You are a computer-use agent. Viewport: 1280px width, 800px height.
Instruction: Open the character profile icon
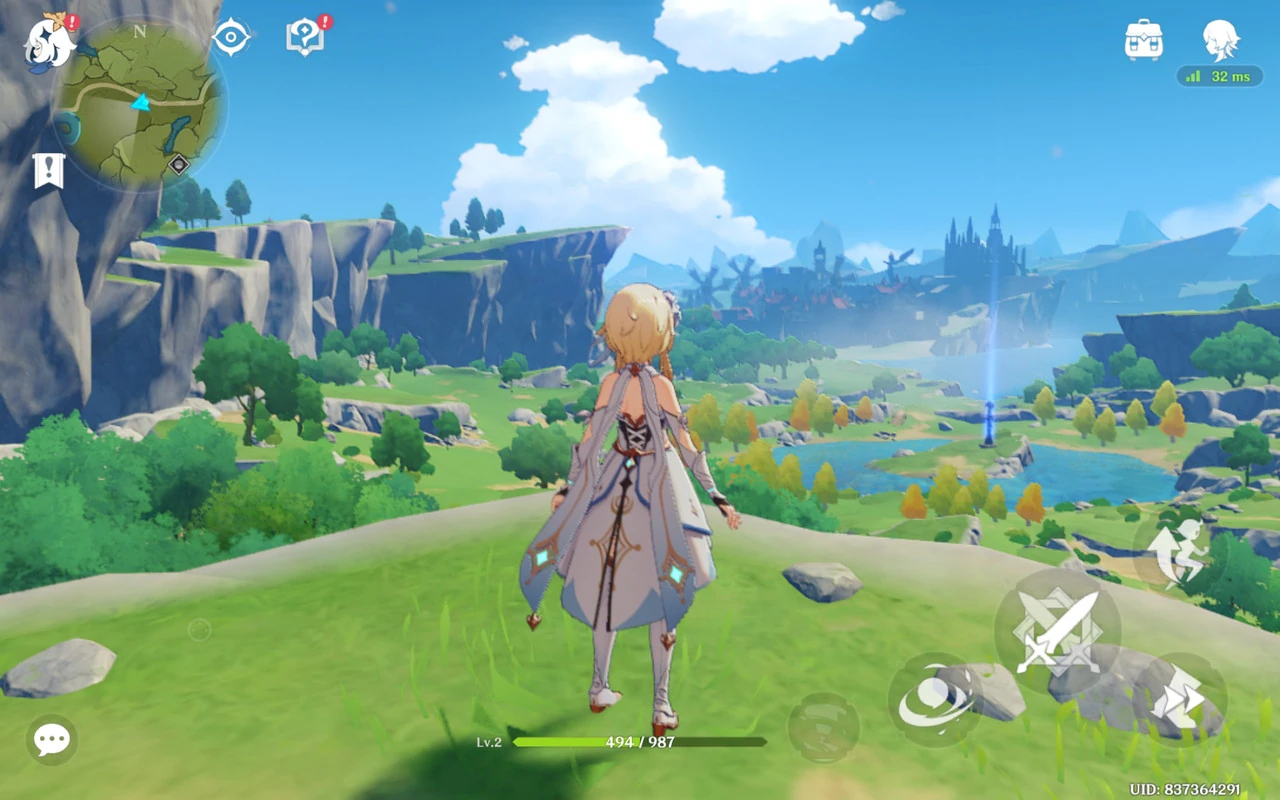point(1220,40)
